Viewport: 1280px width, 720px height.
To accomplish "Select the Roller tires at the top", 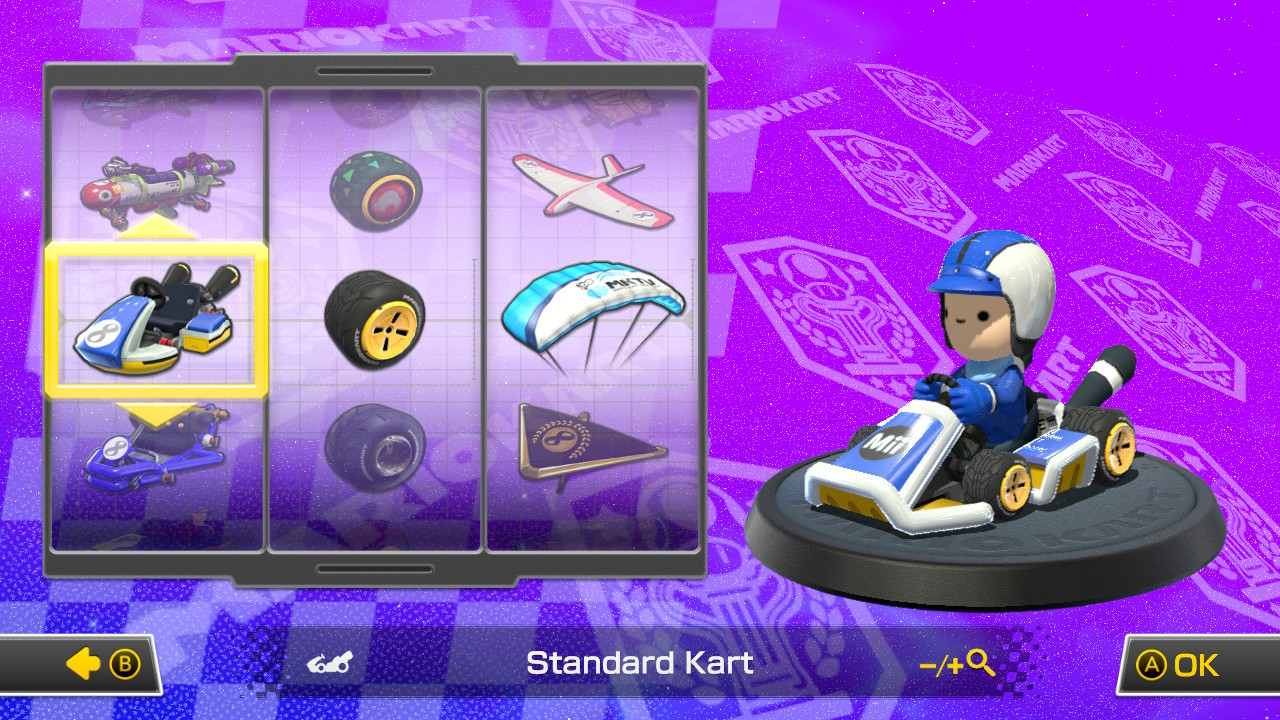I will coord(377,190).
